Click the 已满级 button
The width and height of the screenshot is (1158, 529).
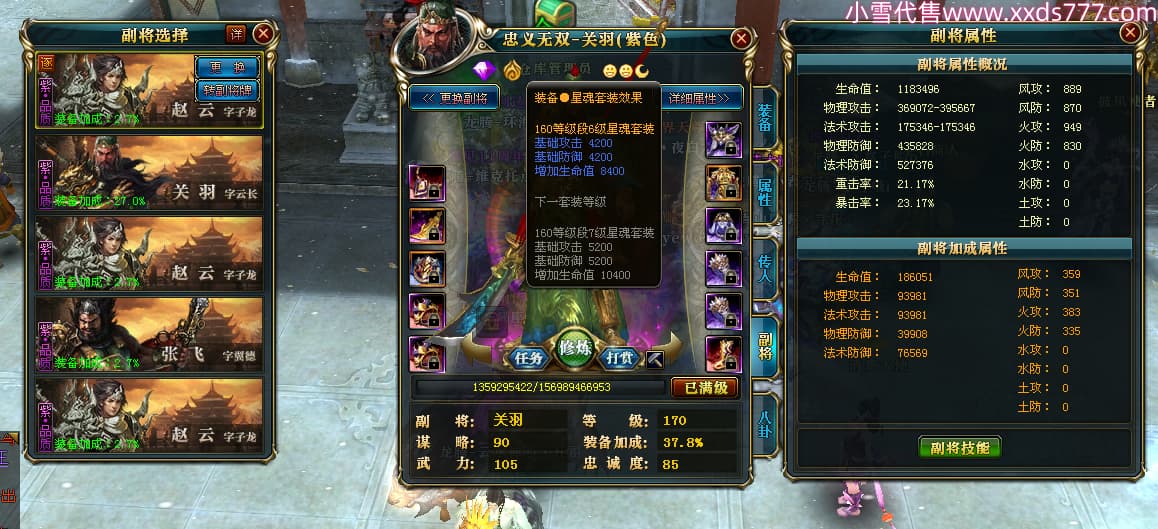pos(705,387)
